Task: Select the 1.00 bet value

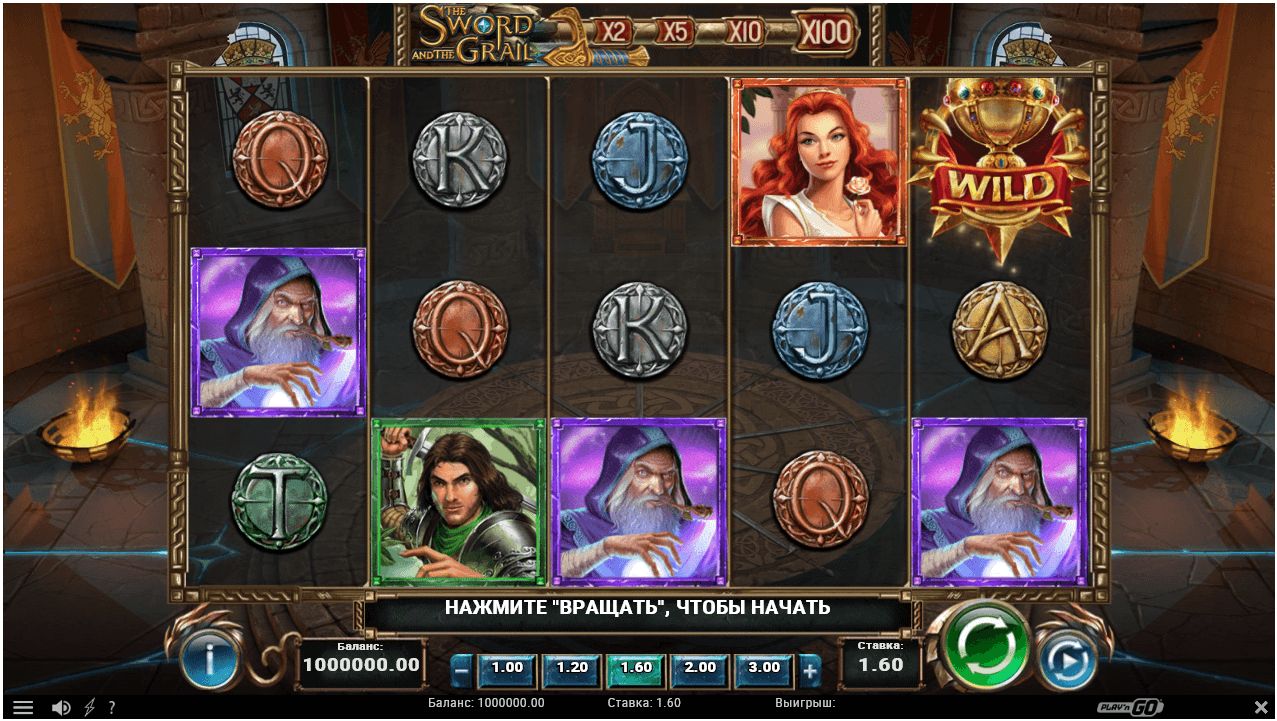Action: click(x=507, y=668)
